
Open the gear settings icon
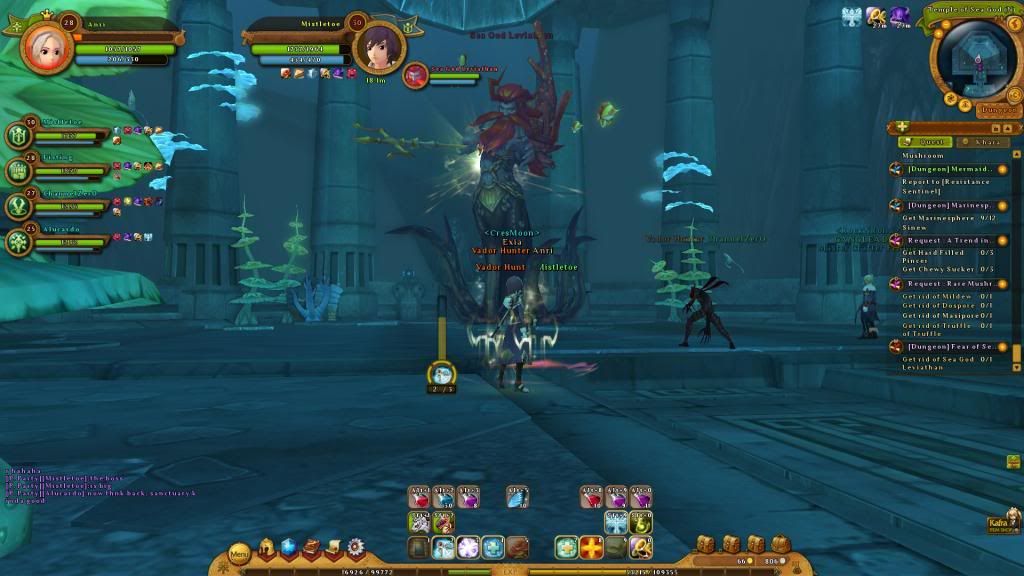[355, 547]
